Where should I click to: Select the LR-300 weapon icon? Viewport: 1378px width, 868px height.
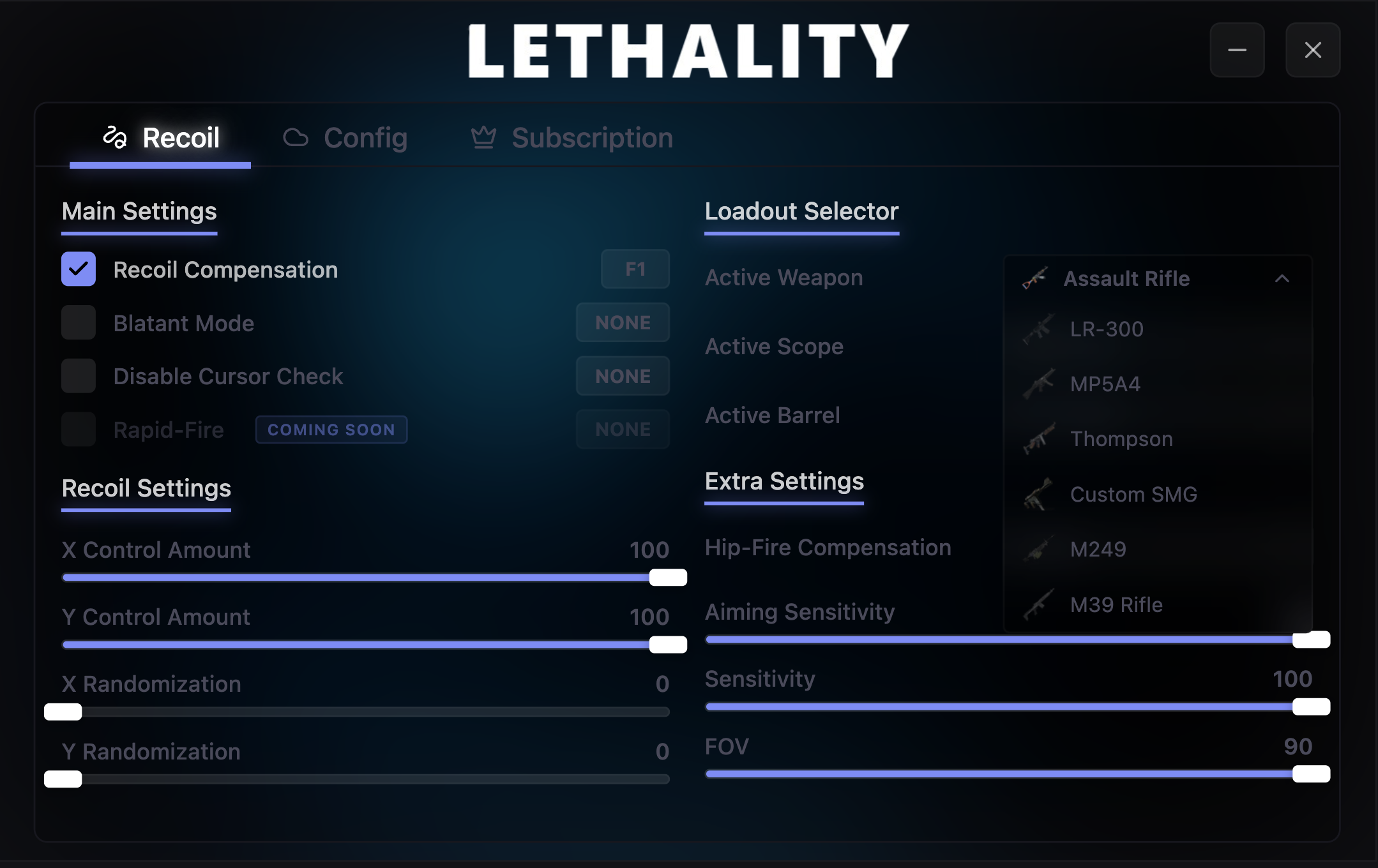point(1038,329)
